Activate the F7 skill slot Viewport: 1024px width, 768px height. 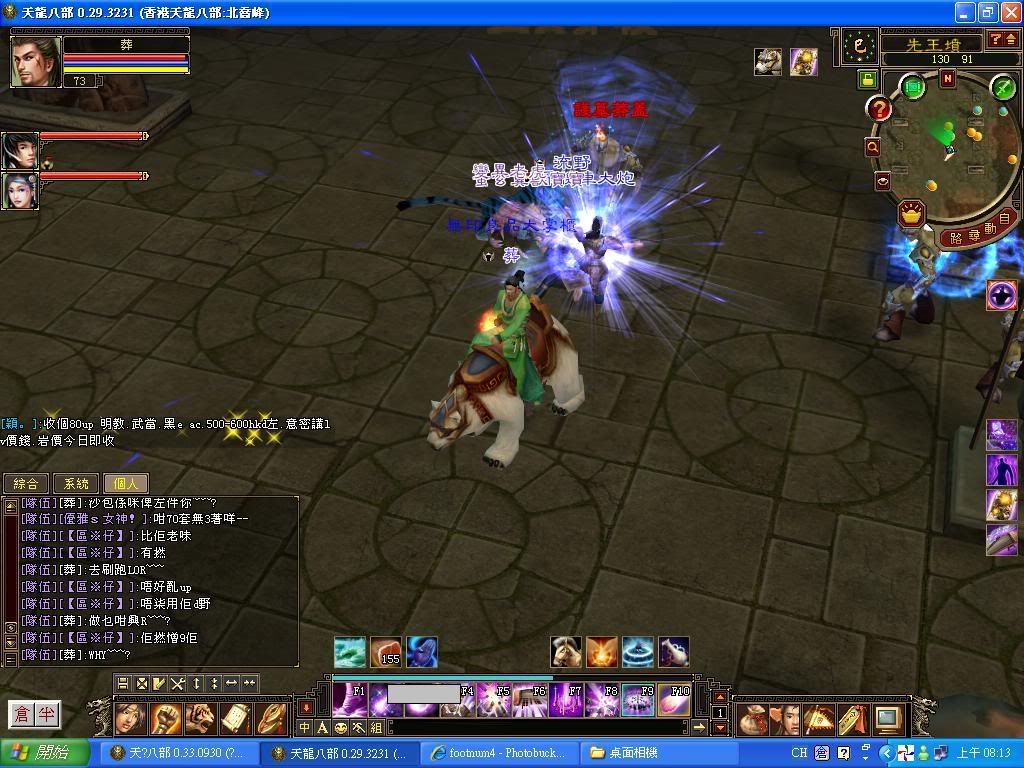(569, 700)
